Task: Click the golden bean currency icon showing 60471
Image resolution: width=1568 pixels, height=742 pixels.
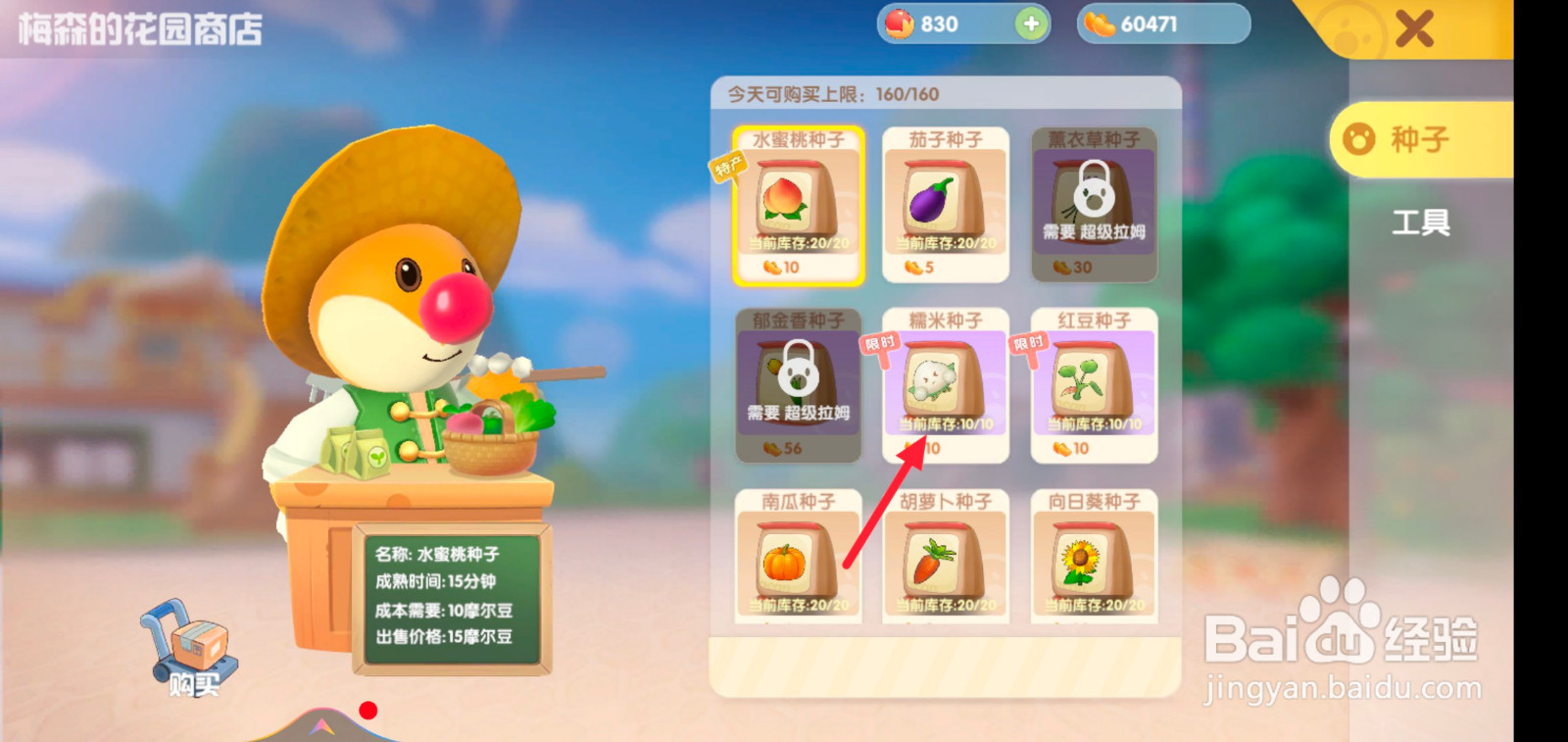Action: 1103,24
